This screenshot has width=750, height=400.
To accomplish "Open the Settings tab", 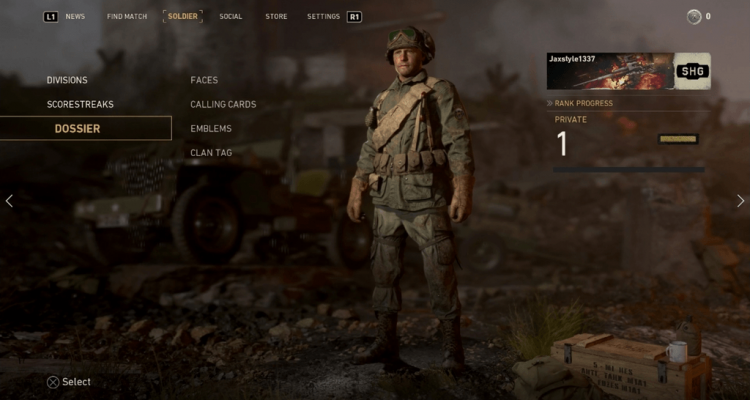I will pos(323,16).
